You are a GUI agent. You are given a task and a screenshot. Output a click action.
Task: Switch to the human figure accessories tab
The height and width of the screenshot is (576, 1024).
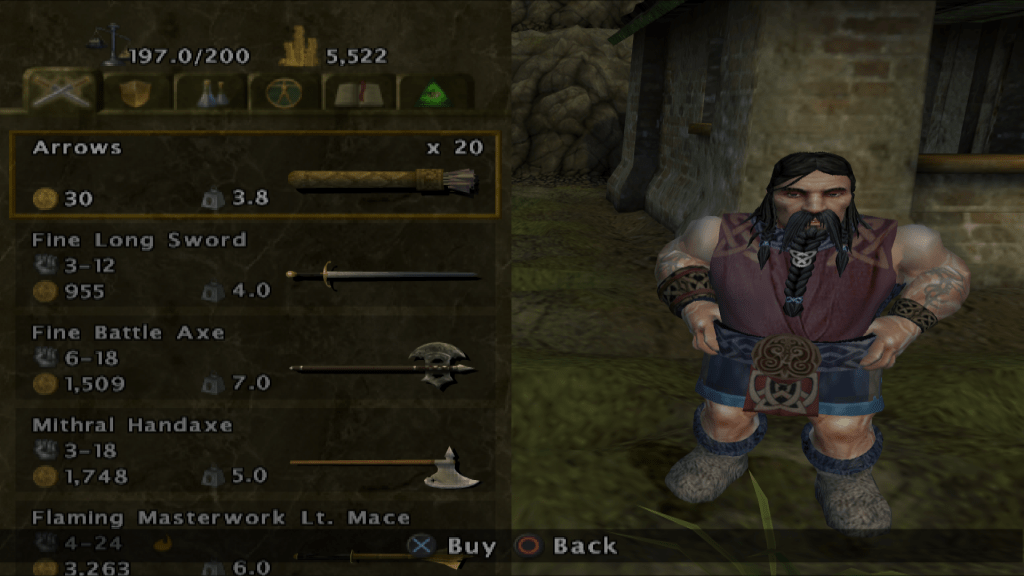tap(285, 92)
